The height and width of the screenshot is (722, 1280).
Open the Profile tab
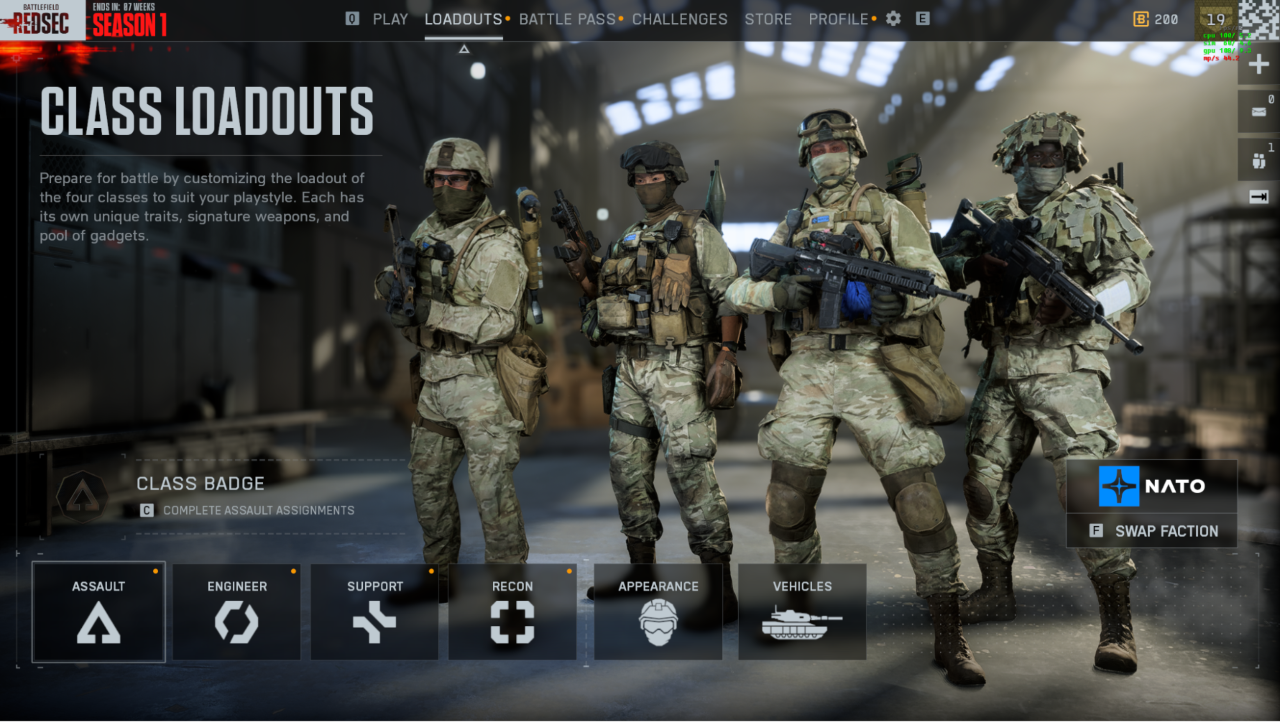click(839, 19)
